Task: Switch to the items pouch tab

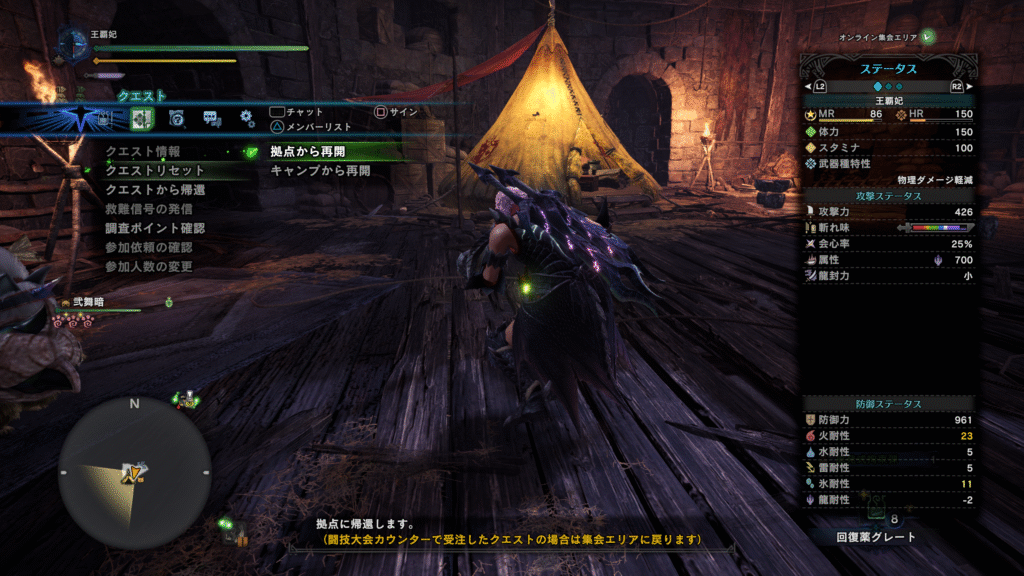Action: tap(106, 119)
